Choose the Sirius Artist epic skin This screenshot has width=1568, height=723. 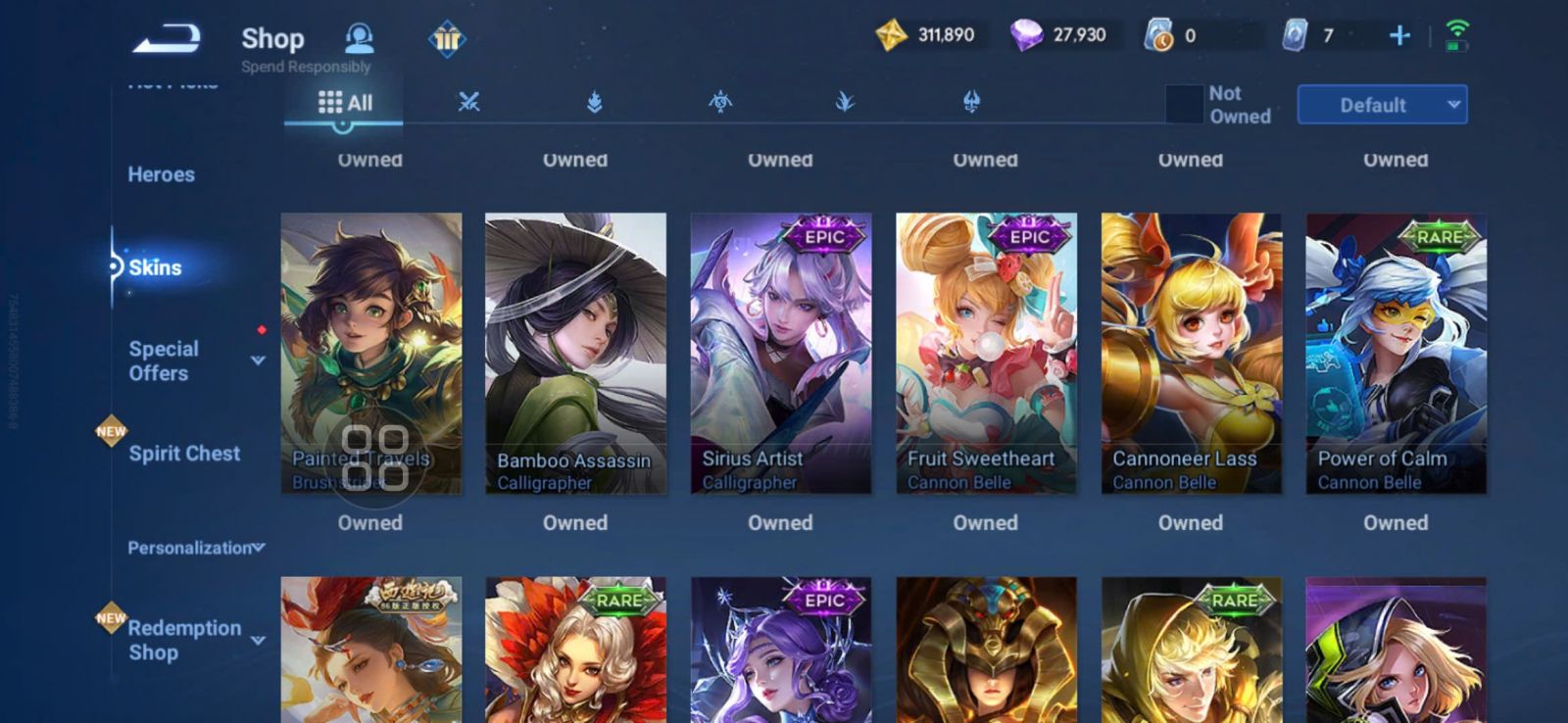[780, 353]
